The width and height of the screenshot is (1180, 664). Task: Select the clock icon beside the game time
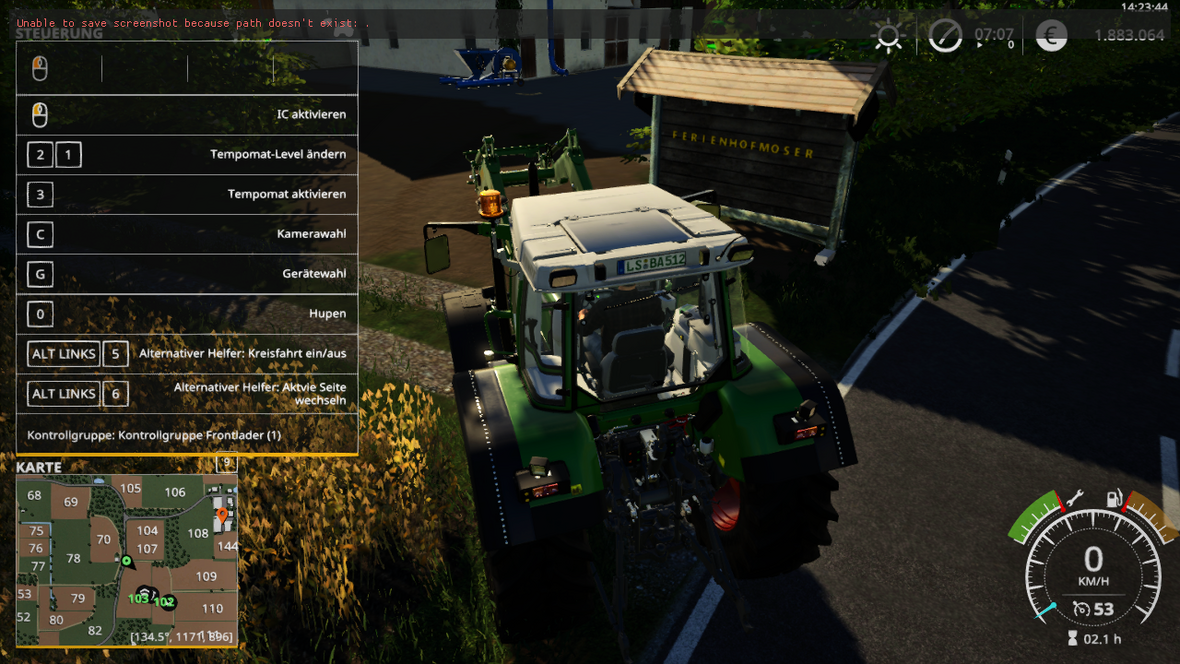pyautogui.click(x=945, y=36)
